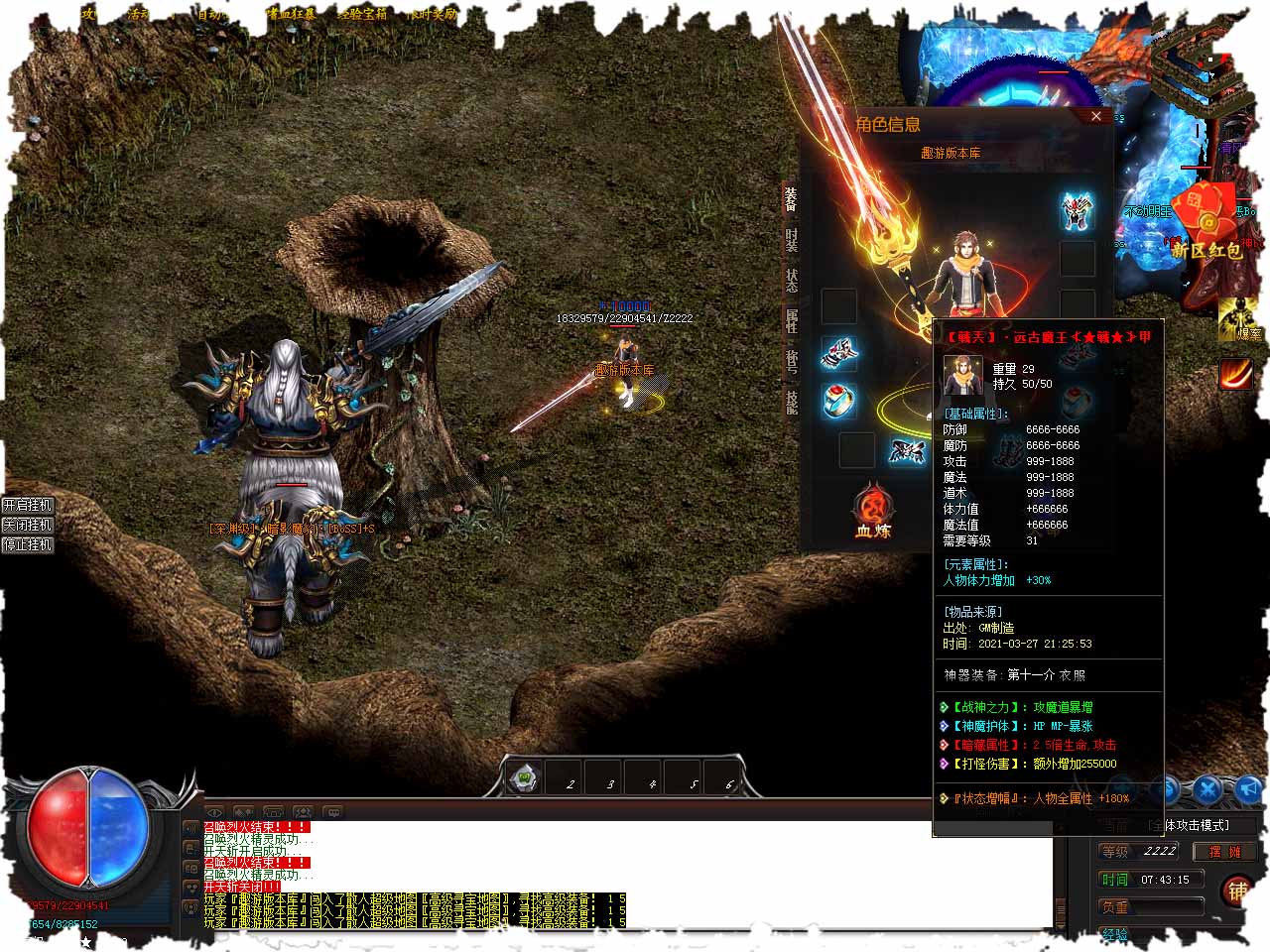Click the 摆摊 stall button
This screenshot has height=952, width=1270.
click(x=1223, y=851)
